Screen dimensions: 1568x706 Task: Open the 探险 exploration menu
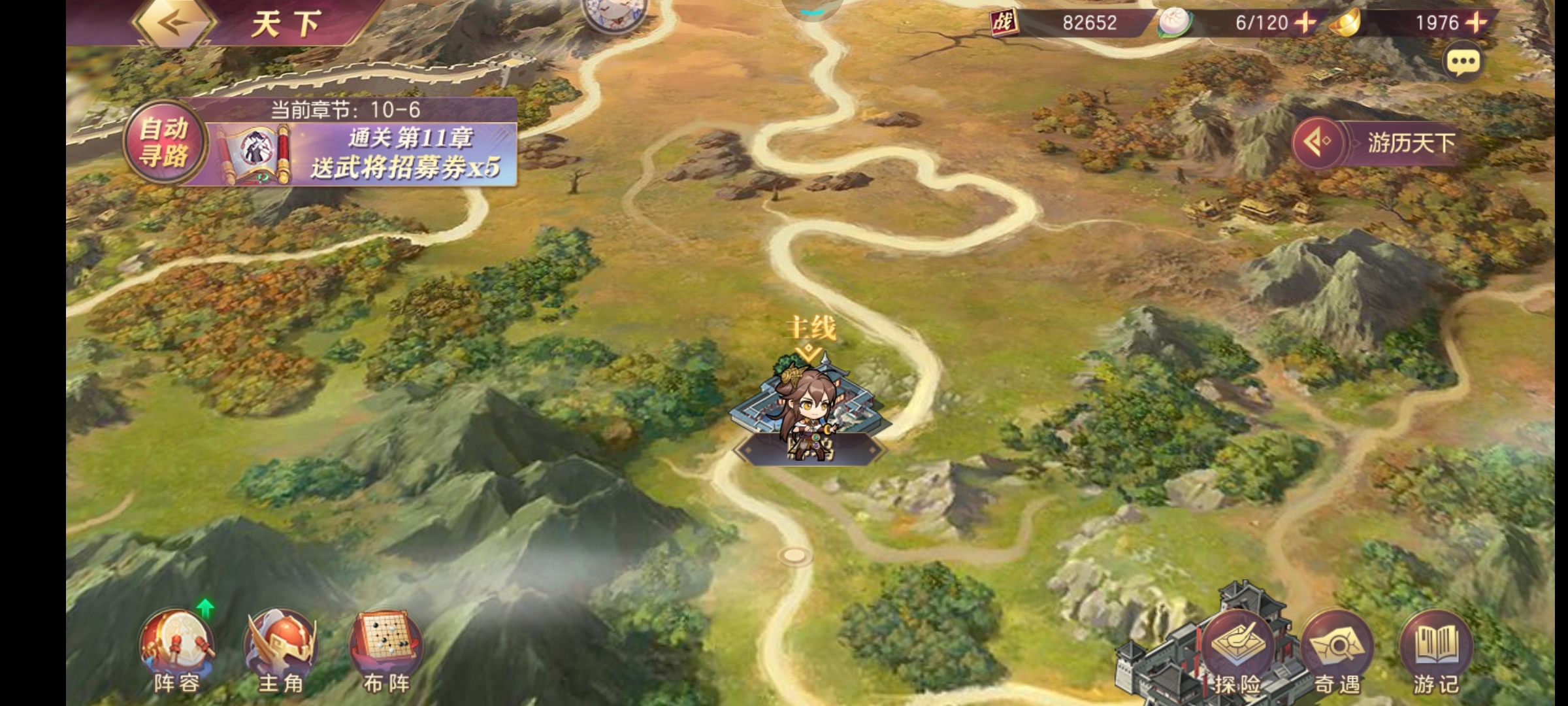1237,652
